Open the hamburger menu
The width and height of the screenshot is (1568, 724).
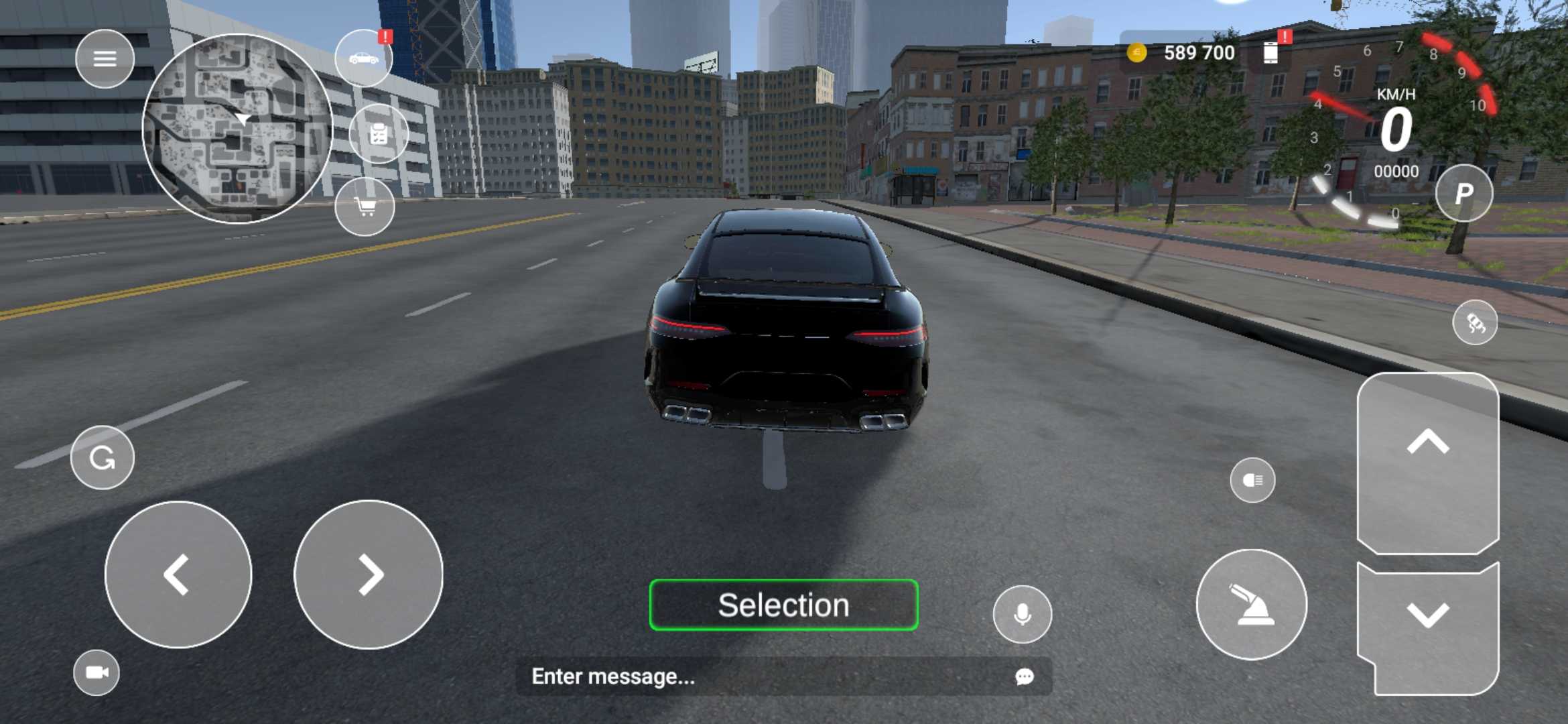click(105, 59)
